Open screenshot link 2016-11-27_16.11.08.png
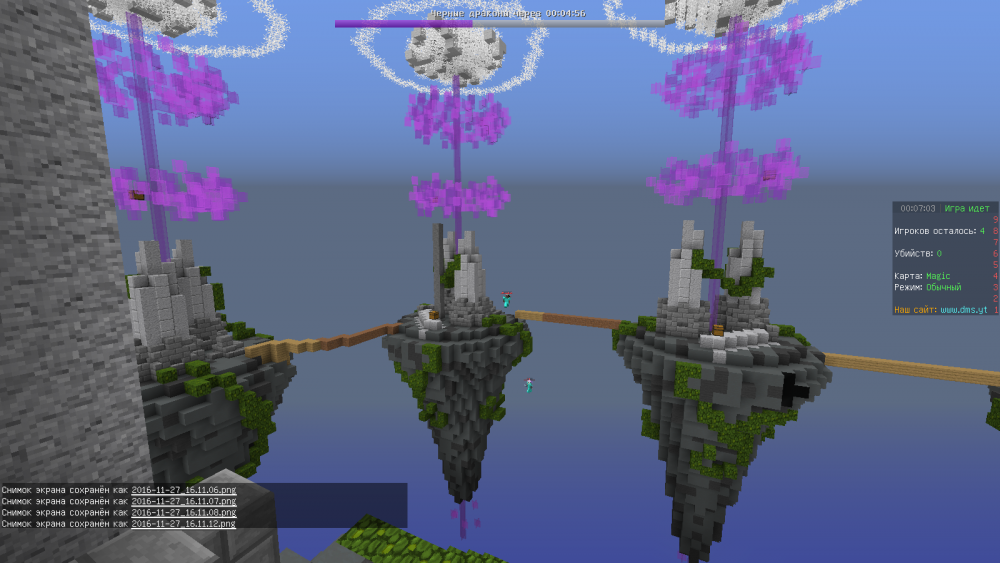 183,512
